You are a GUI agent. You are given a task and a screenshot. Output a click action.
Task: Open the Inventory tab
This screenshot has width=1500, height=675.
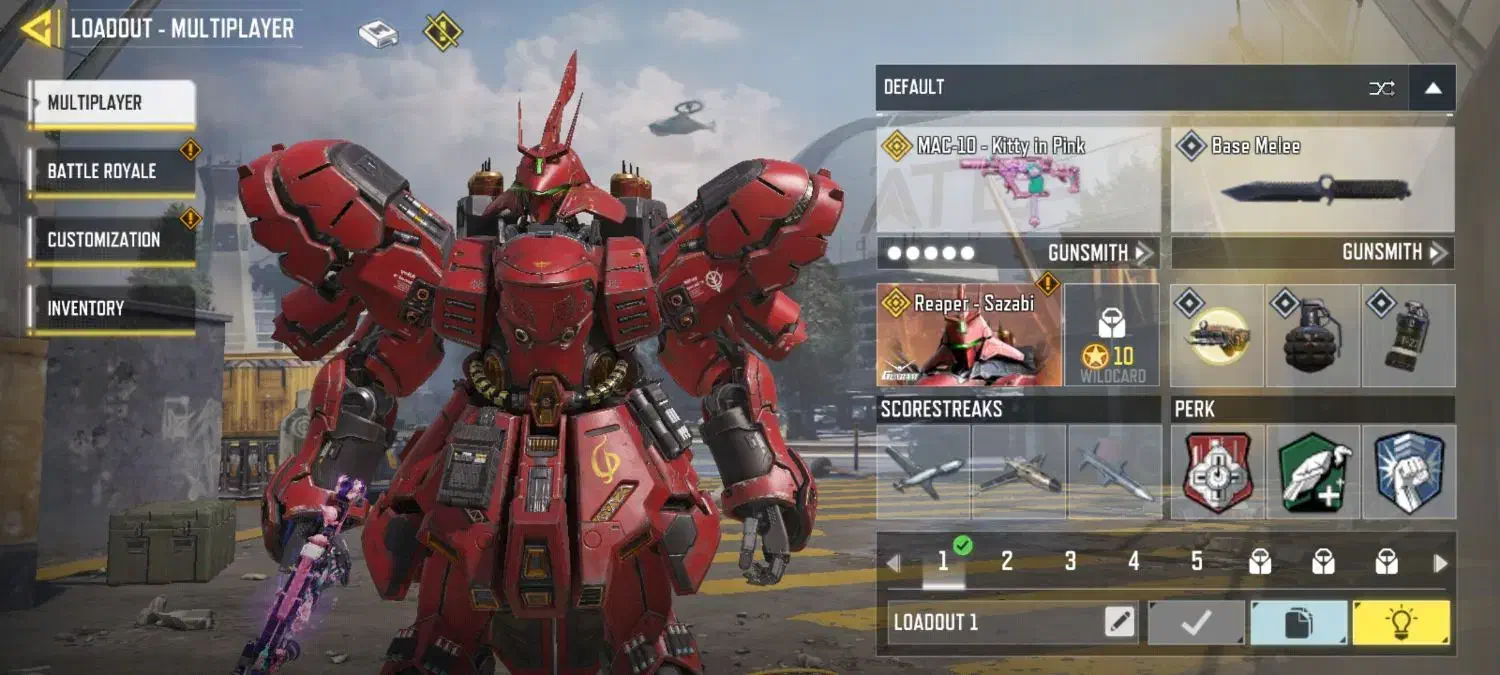coord(110,309)
